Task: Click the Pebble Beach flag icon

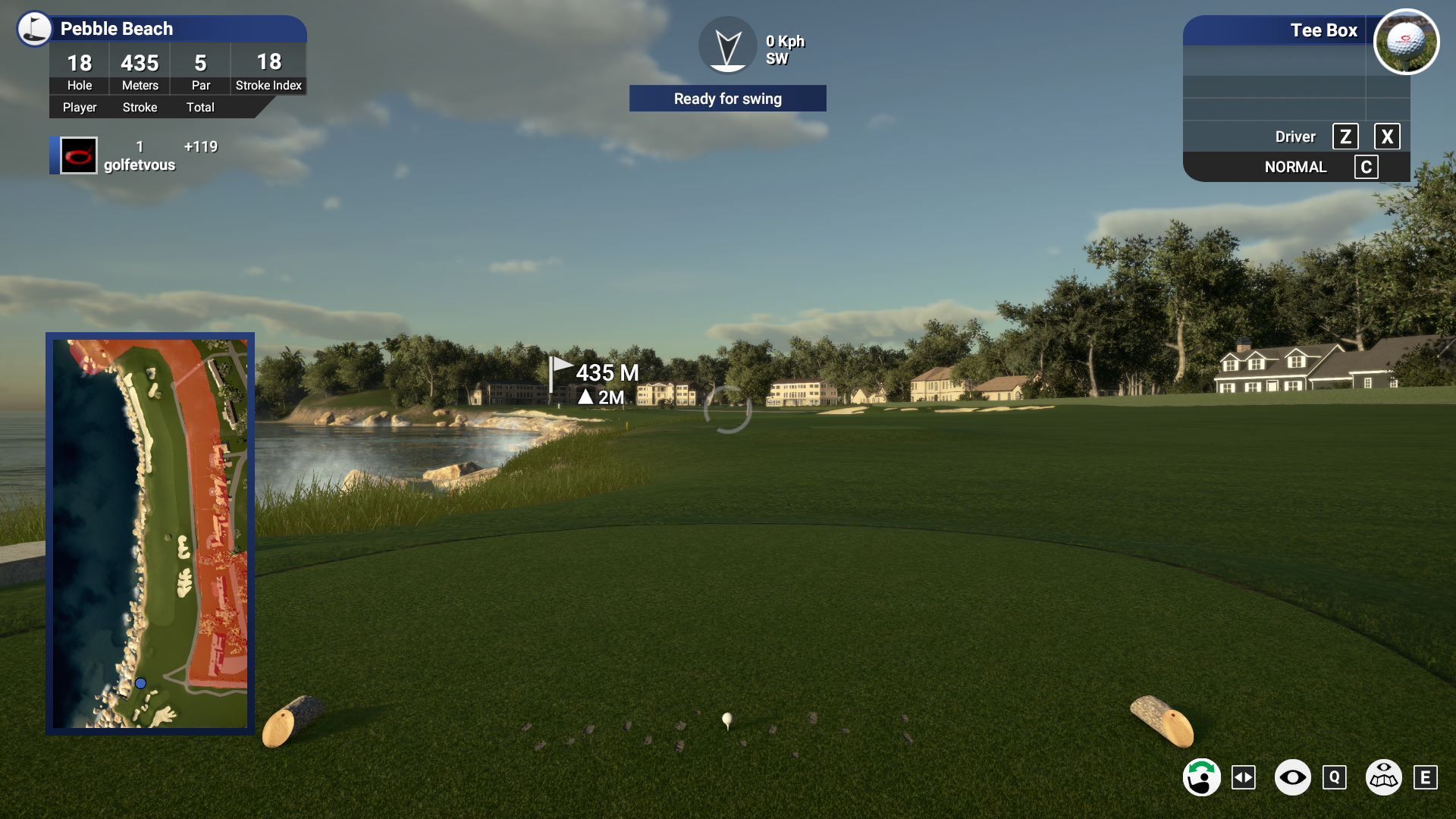Action: [x=35, y=29]
